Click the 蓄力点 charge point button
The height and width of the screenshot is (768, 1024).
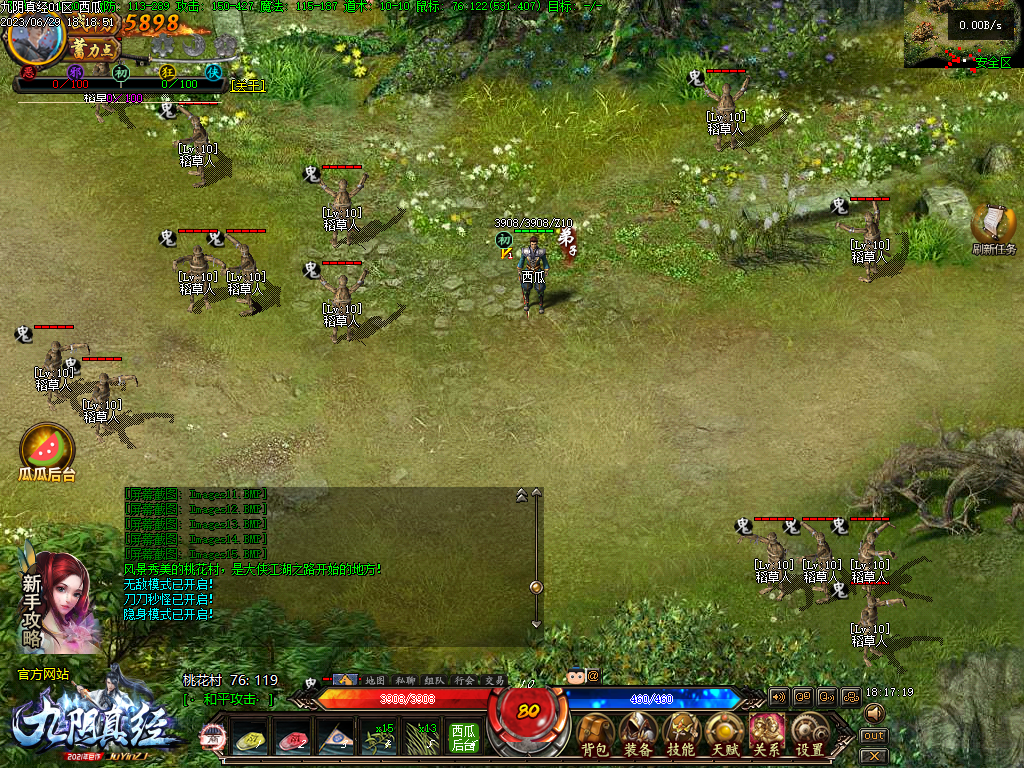[94, 48]
